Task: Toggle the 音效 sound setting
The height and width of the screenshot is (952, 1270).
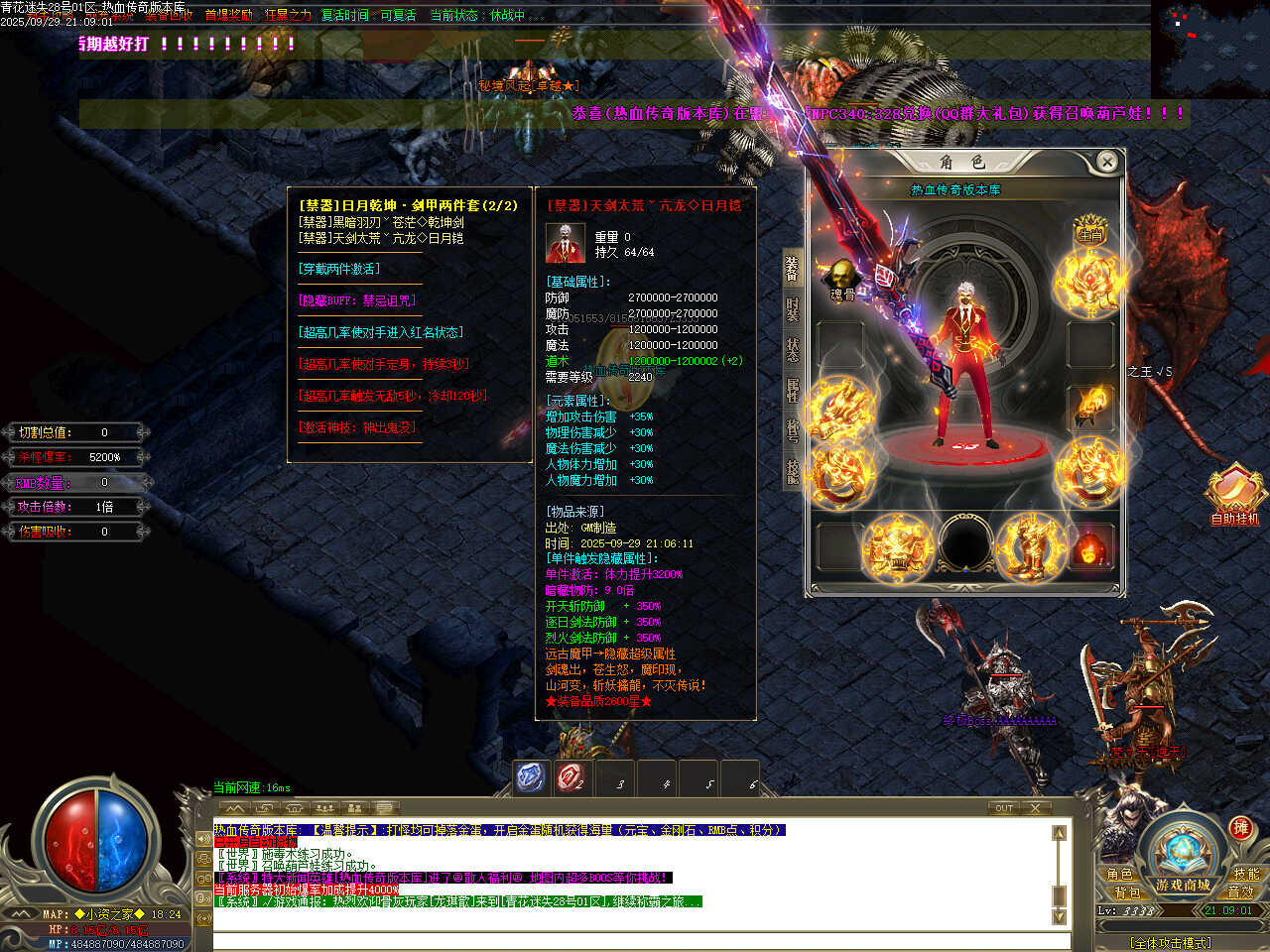Action: coord(1240,892)
